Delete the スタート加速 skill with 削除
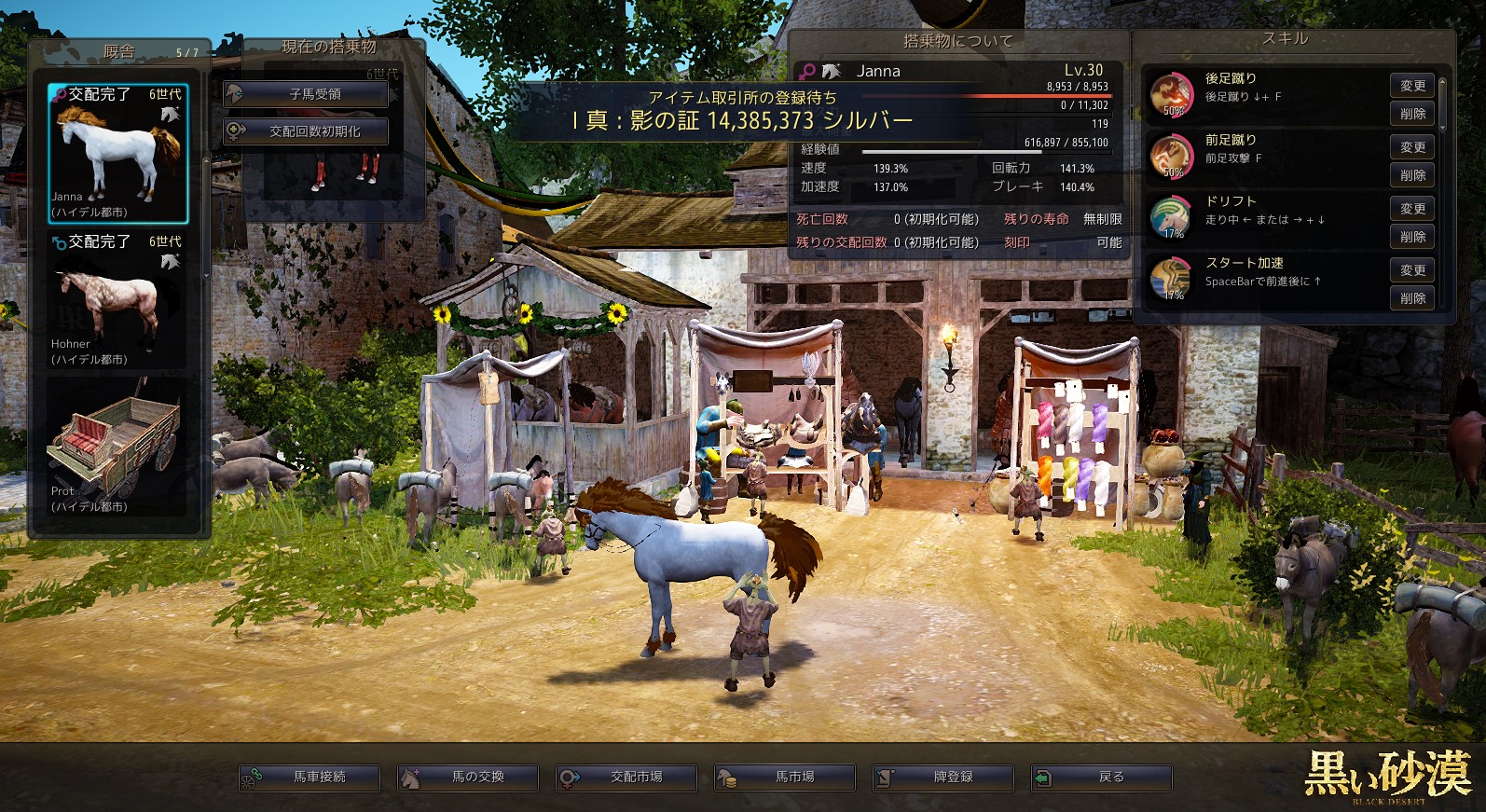Viewport: 1486px width, 812px height. coord(1412,298)
